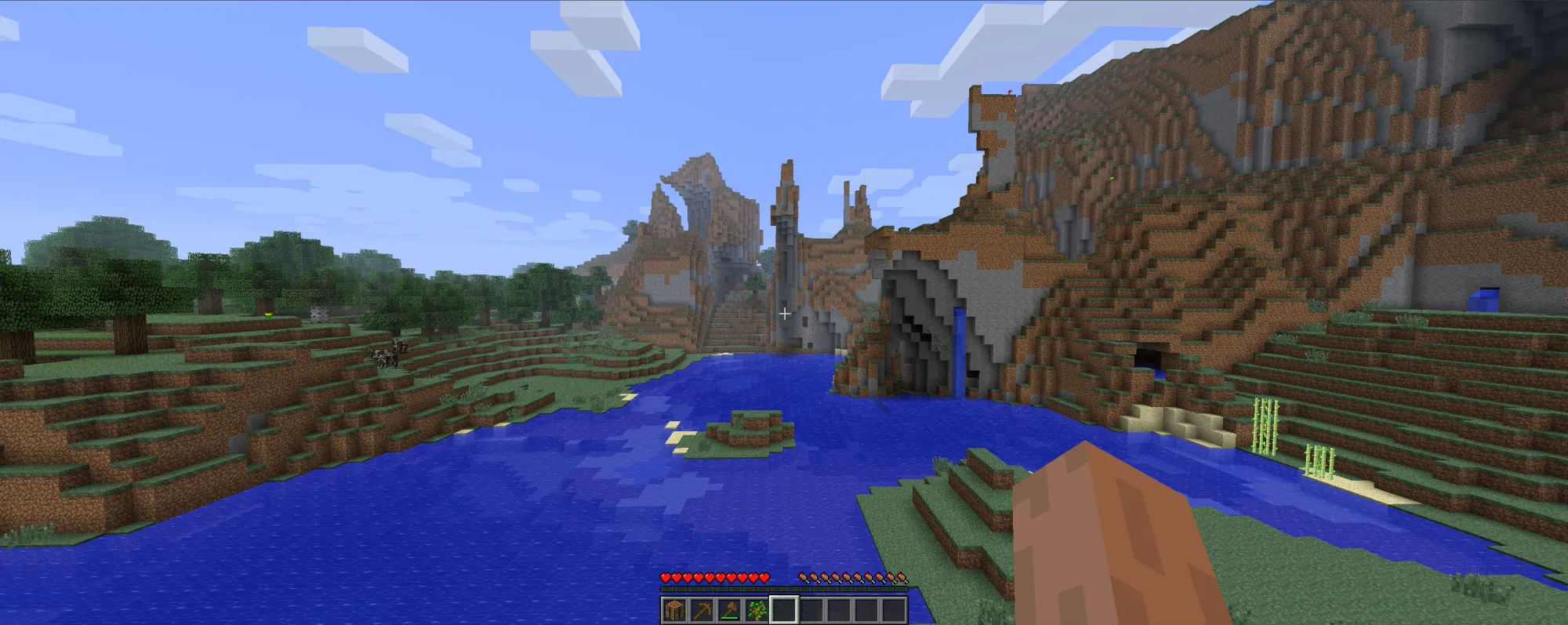Click the crosshair at screen center
This screenshot has height=625, width=1568.
[784, 312]
